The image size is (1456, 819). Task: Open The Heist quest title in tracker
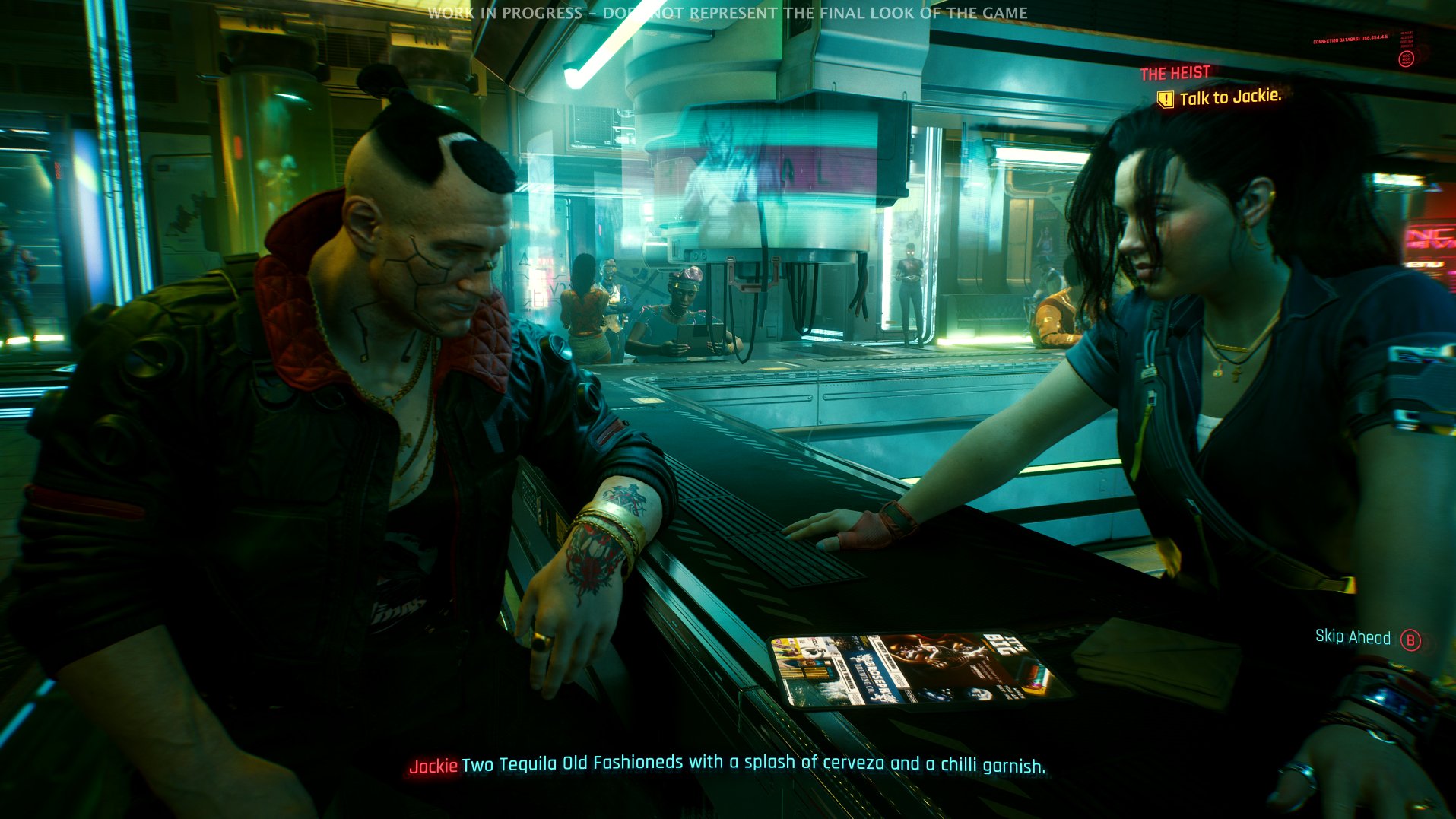tap(1175, 73)
